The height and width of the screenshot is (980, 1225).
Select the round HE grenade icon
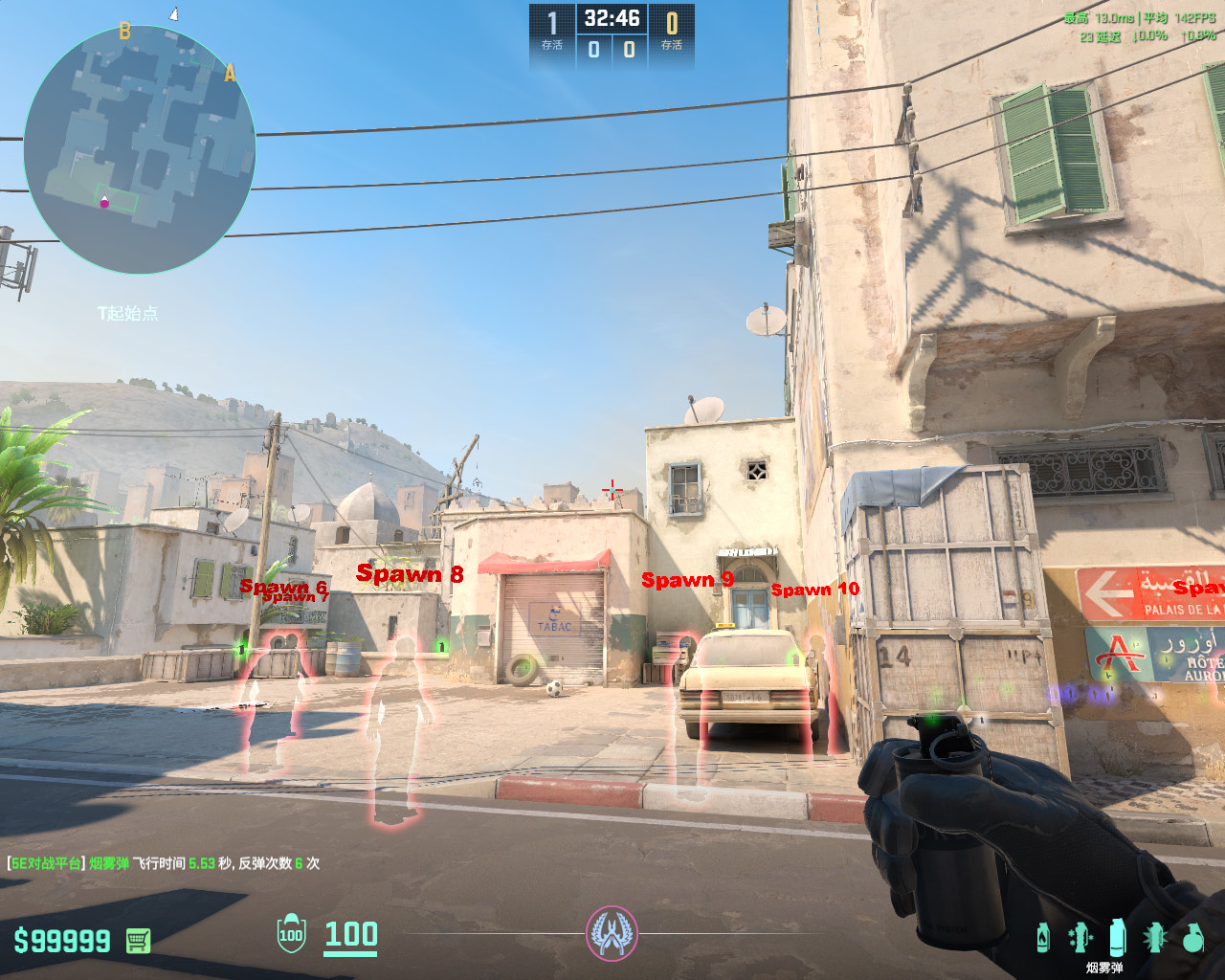1192,938
